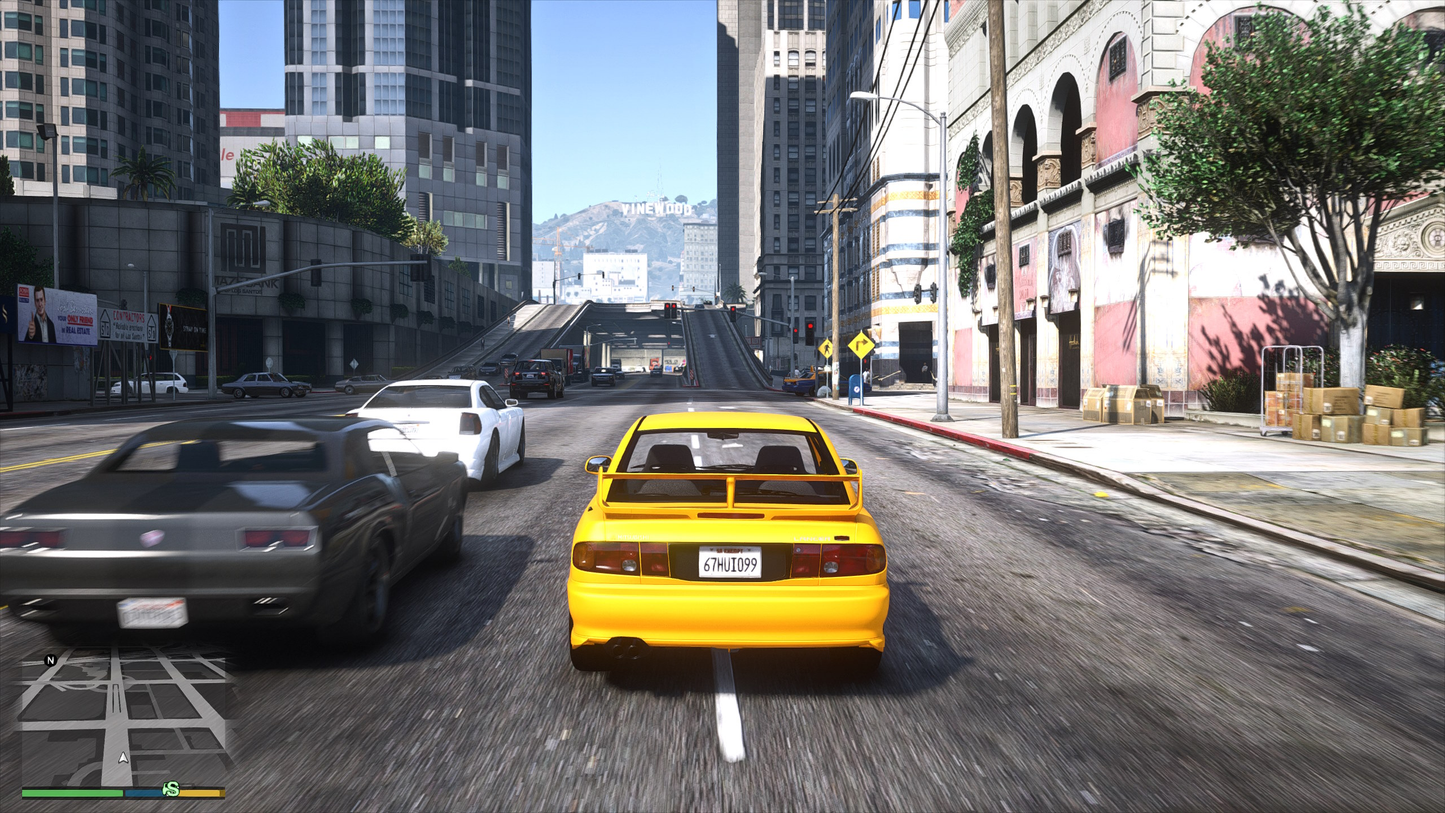Image resolution: width=1445 pixels, height=813 pixels.
Task: Click the yellow special ability bar segment
Action: coord(200,791)
